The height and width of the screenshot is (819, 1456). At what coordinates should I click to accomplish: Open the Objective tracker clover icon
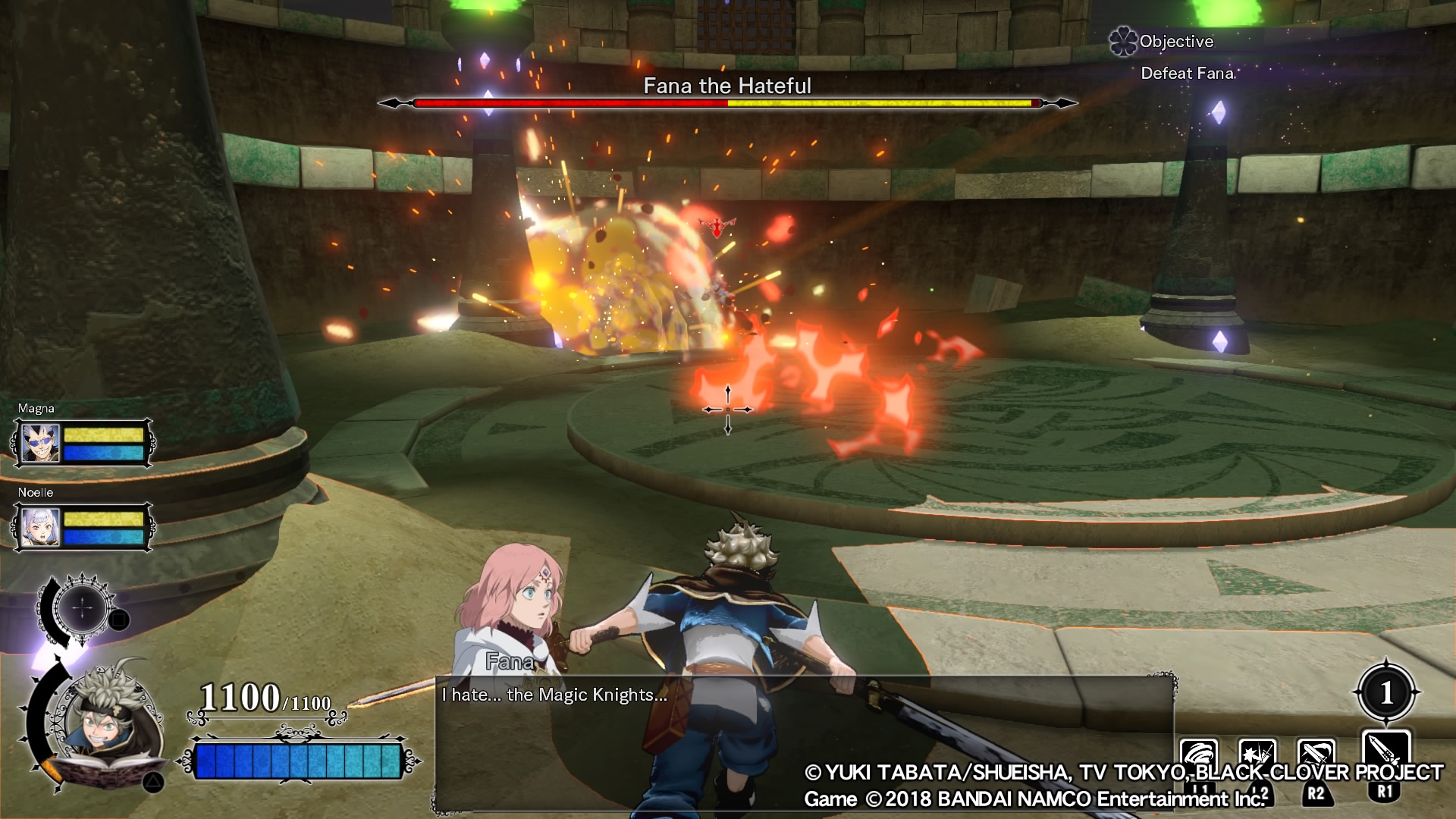1123,42
